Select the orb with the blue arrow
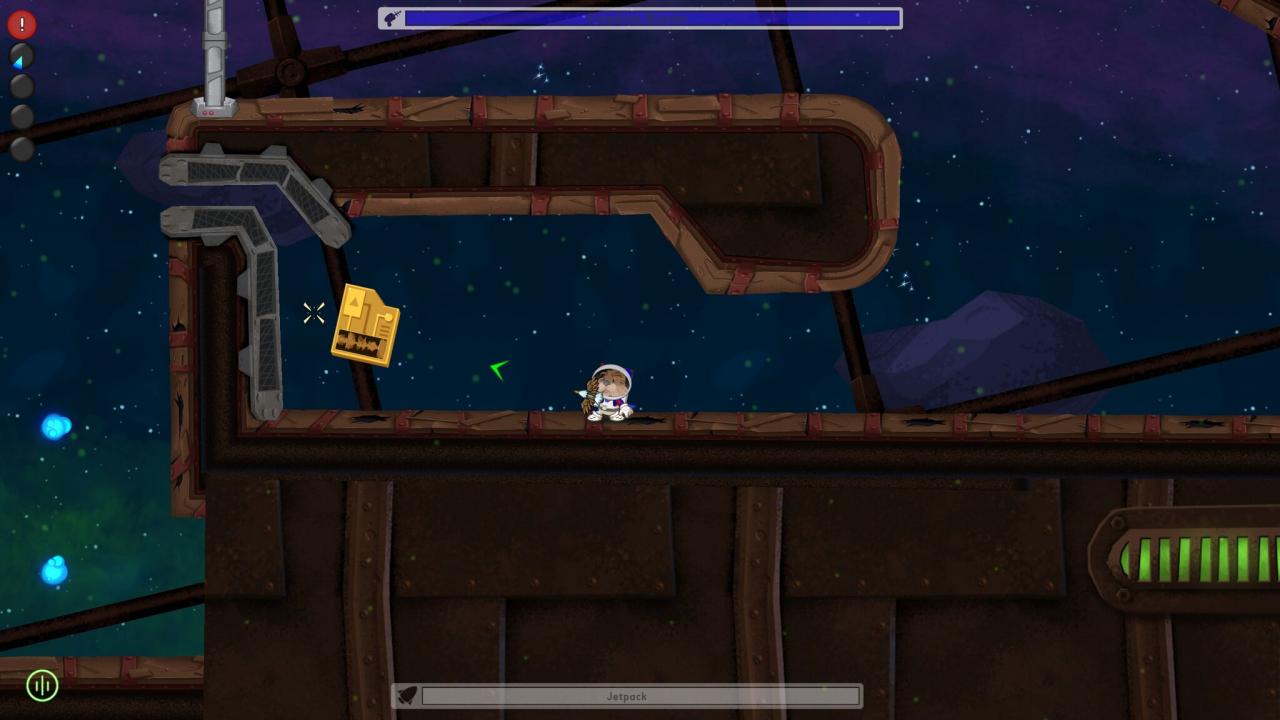1280x720 pixels. coord(21,57)
